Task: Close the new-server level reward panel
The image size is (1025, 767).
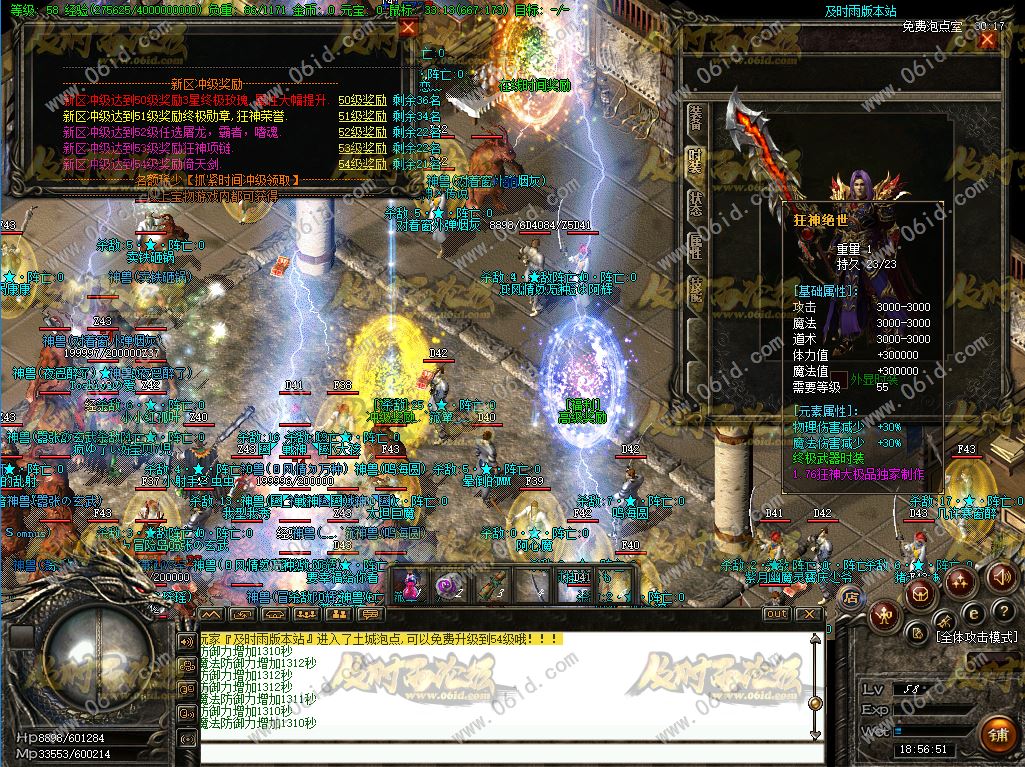Action: coord(407,29)
